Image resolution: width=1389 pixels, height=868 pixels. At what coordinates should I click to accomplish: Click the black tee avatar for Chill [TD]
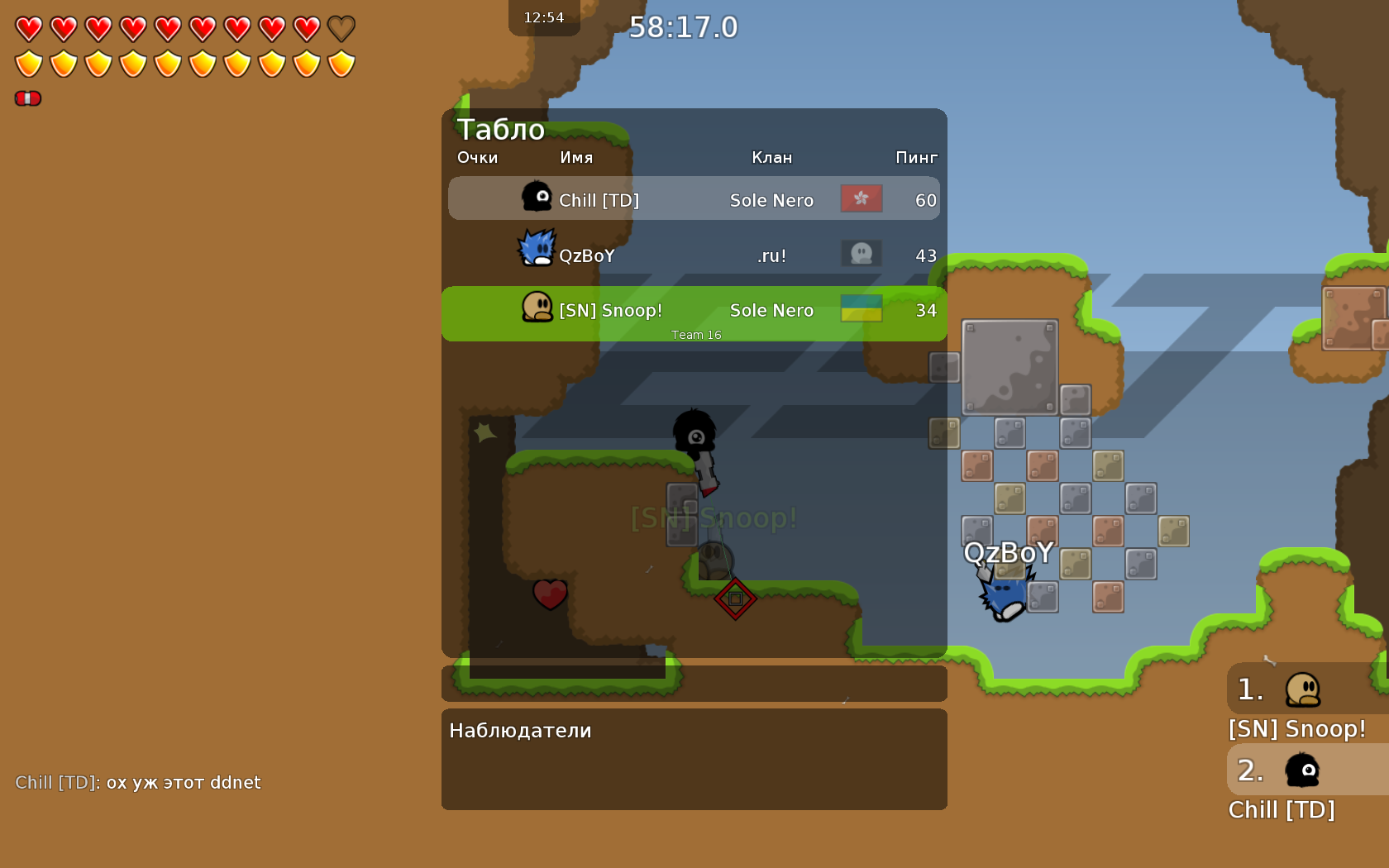537,197
